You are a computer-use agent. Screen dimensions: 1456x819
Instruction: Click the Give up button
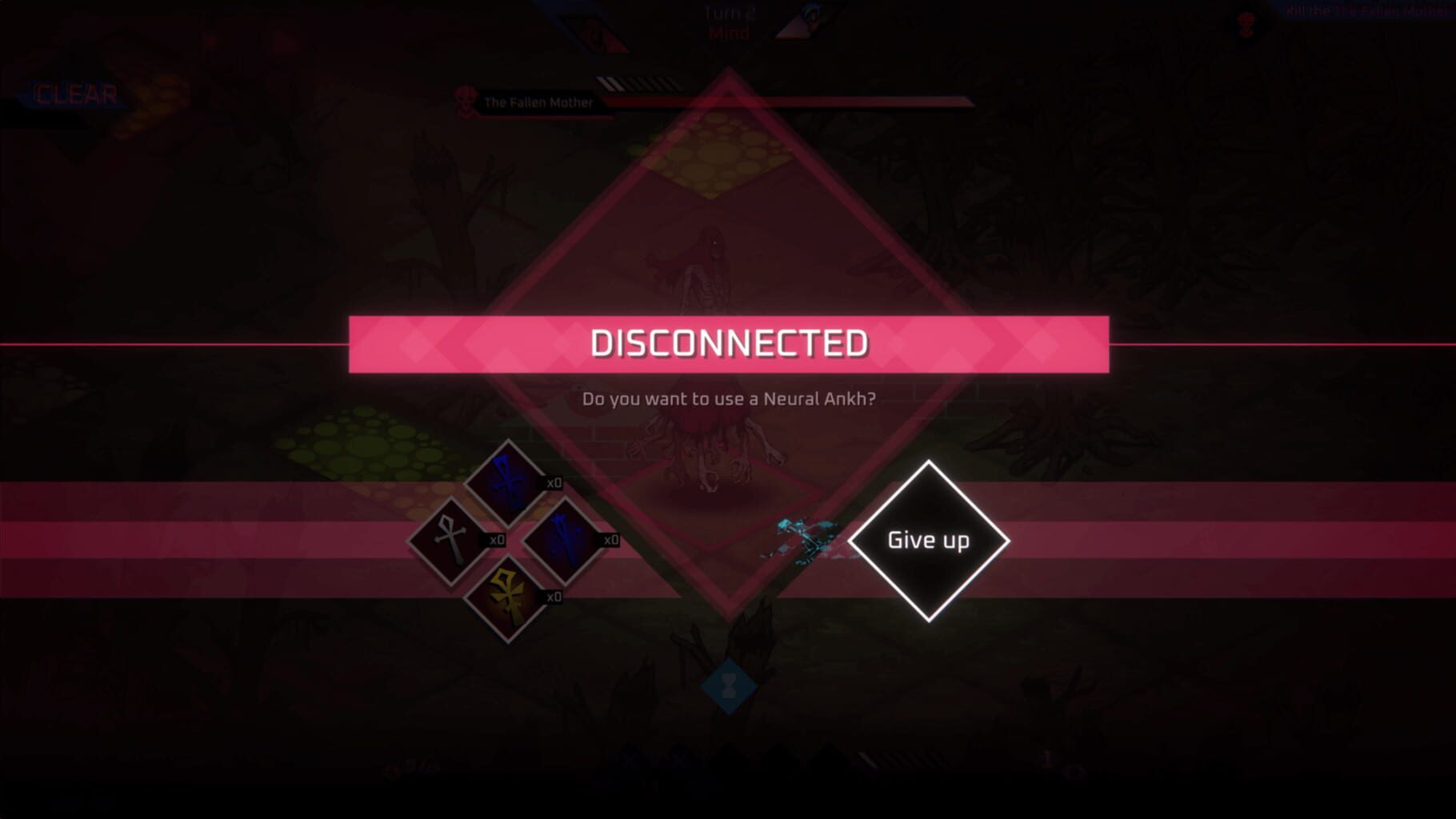(x=928, y=540)
